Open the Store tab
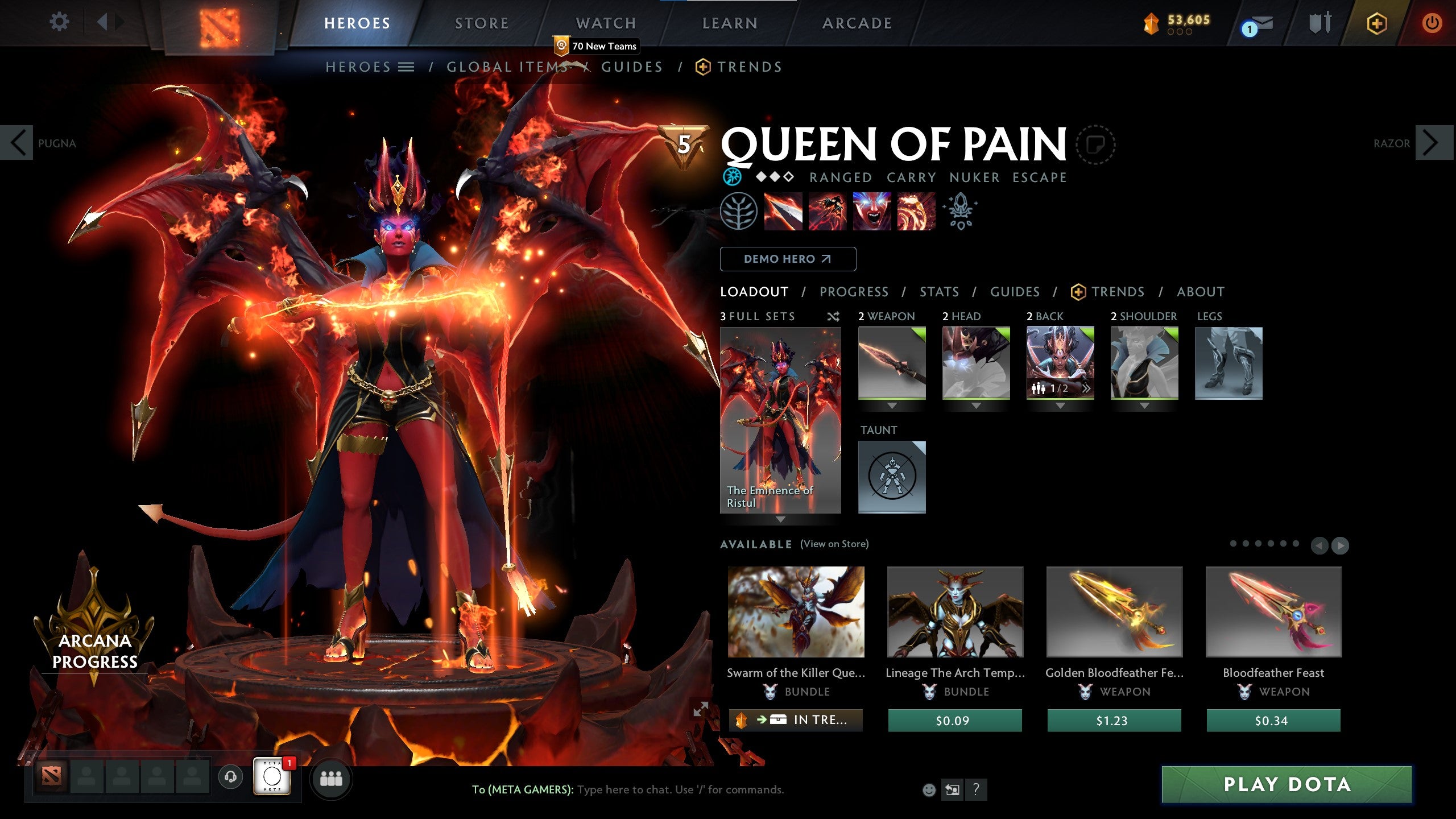1456x819 pixels. coord(481,23)
